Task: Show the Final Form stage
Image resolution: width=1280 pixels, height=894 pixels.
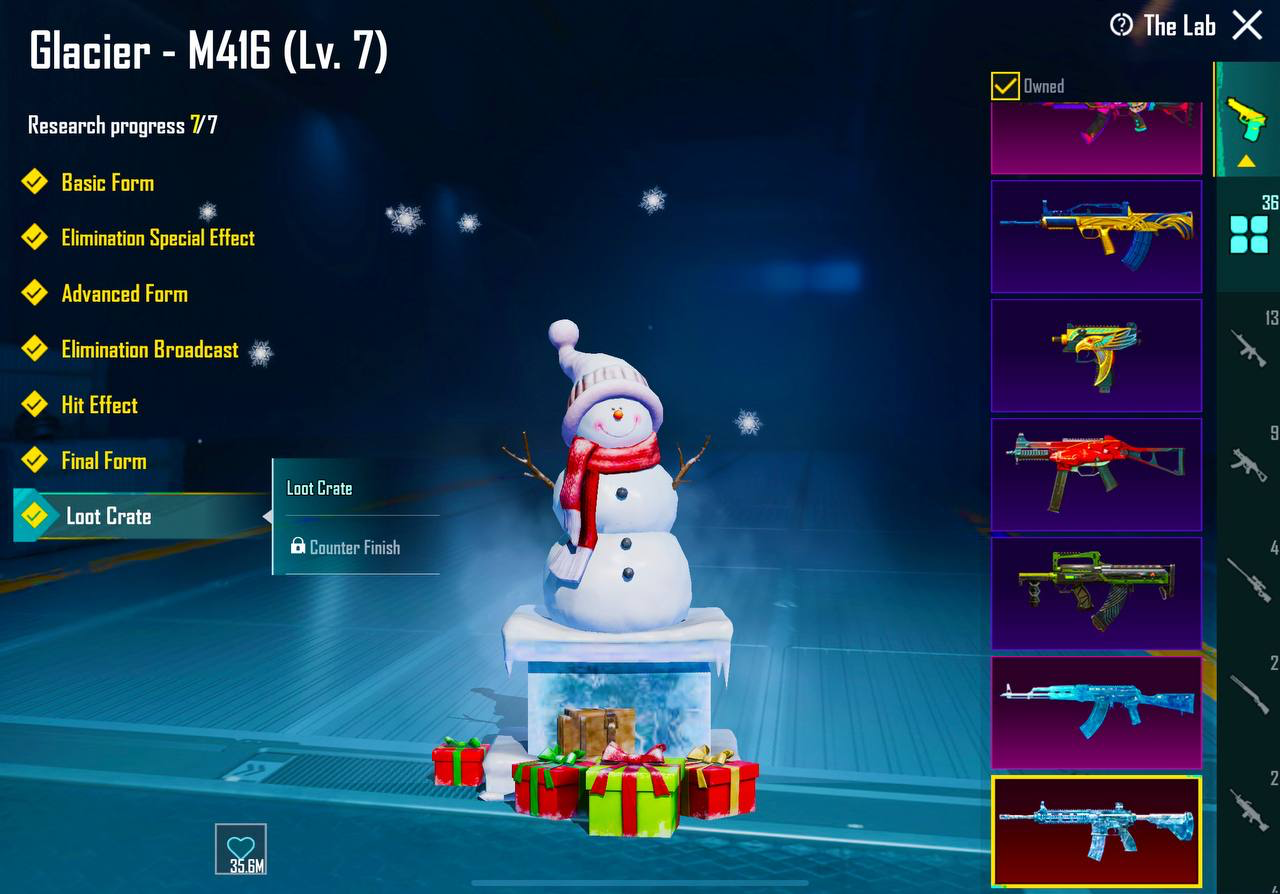Action: tap(103, 461)
